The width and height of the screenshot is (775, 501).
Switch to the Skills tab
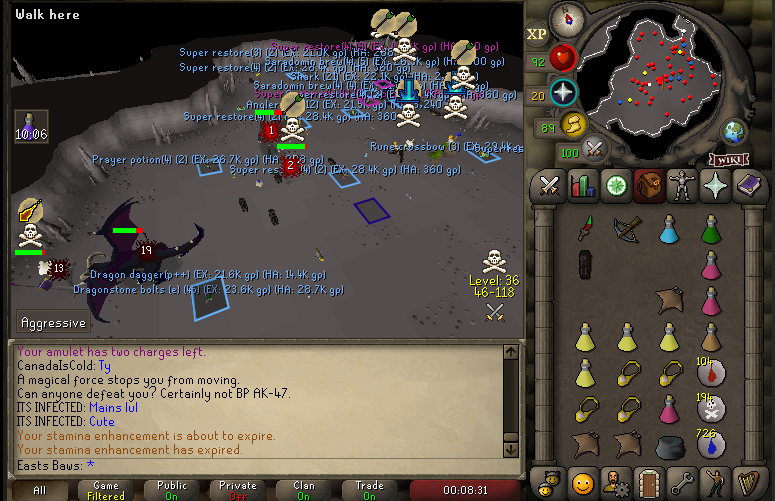point(582,185)
